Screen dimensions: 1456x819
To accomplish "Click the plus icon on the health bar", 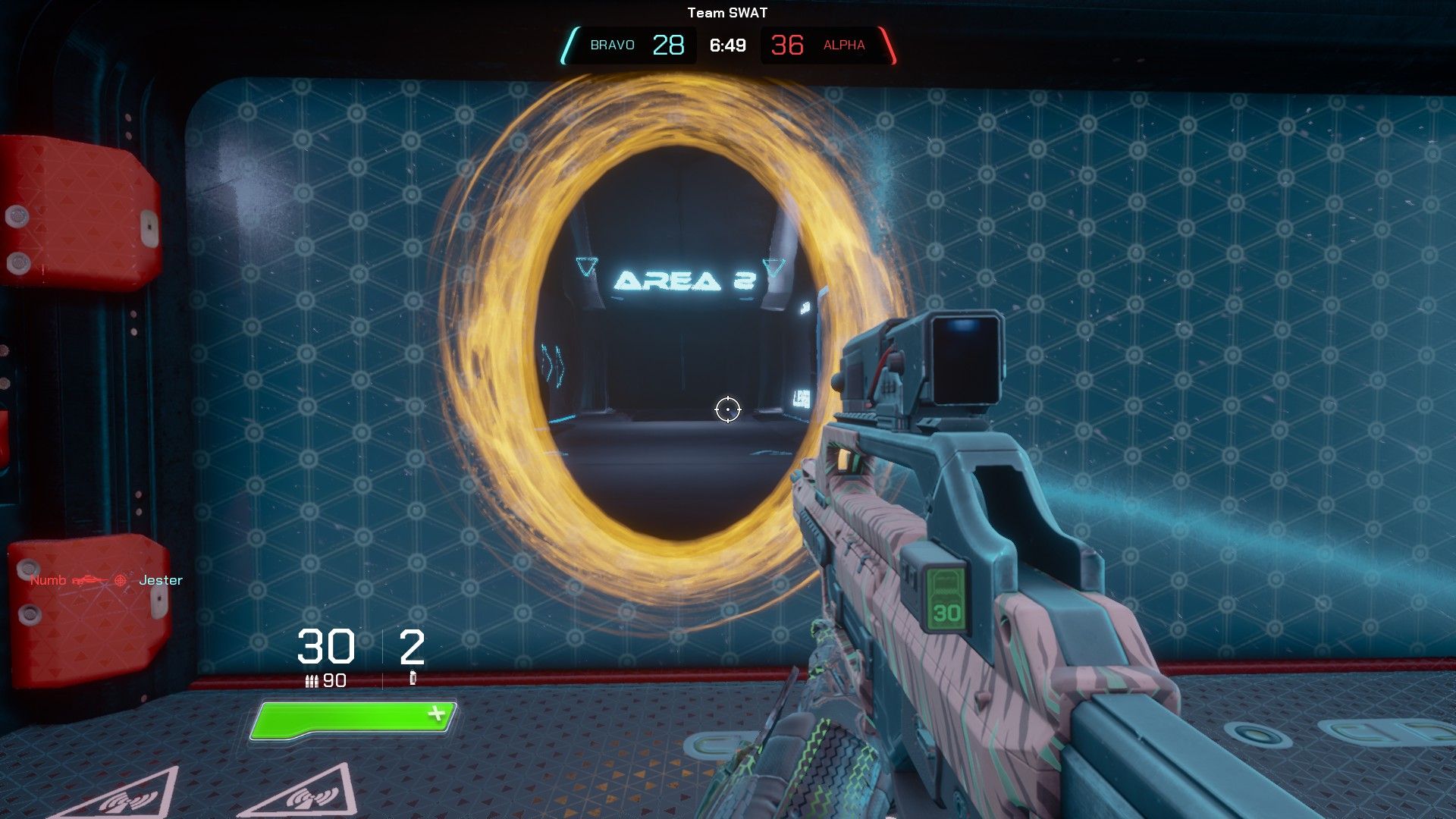I will tap(436, 714).
